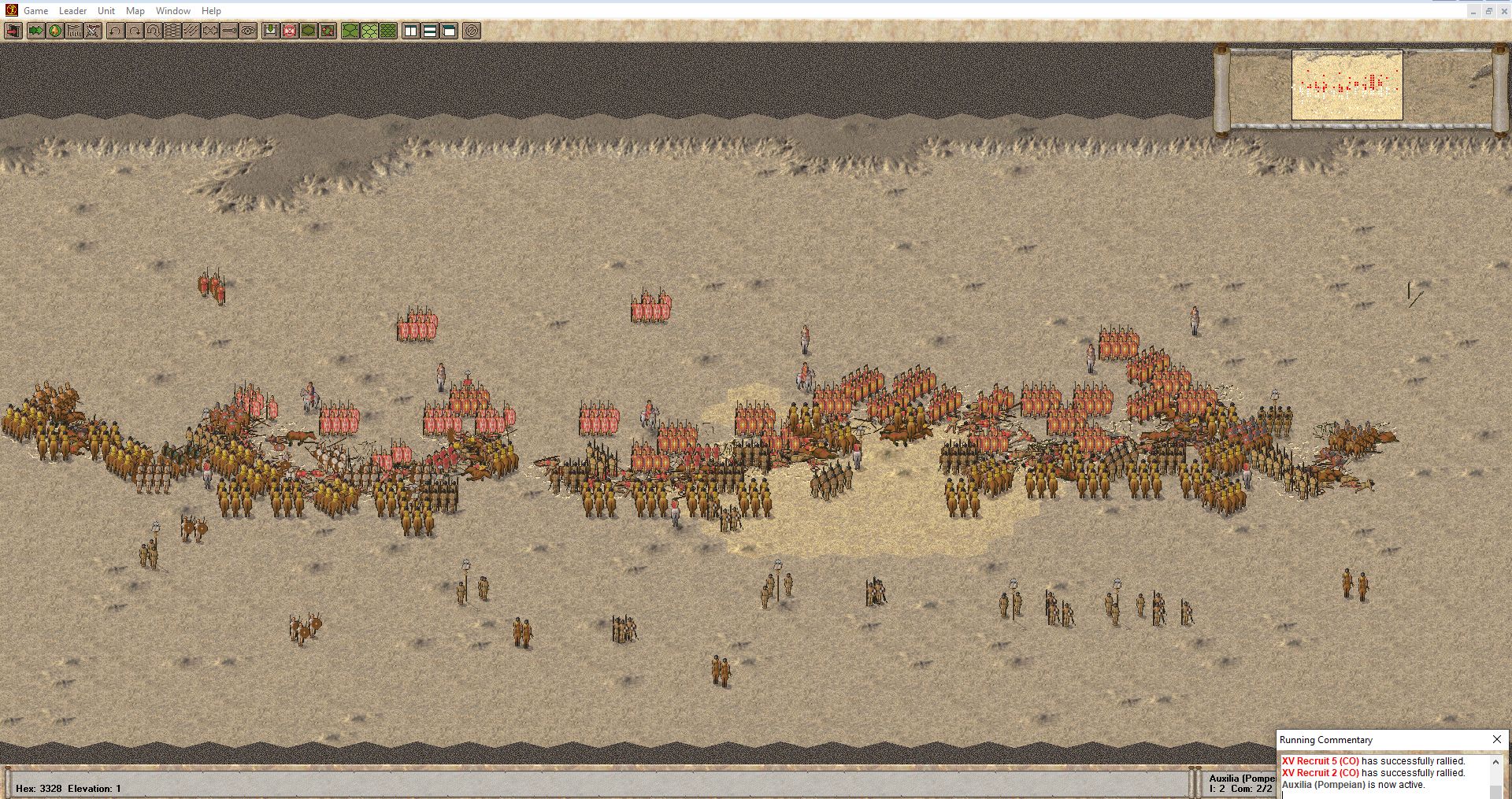Open the Unit menu
The image size is (1512, 799).
coord(106,11)
